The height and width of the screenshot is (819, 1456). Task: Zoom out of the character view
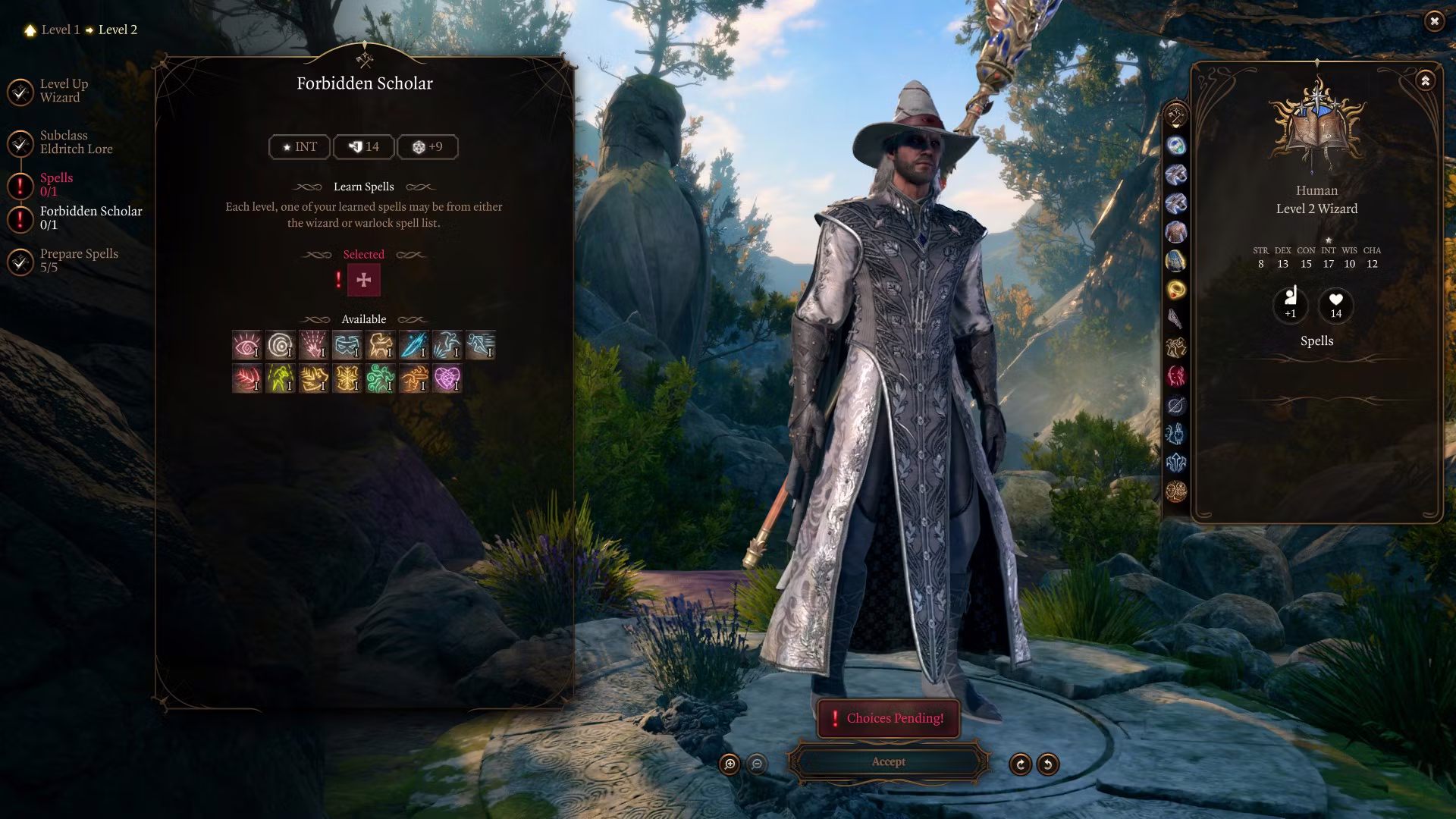point(757,764)
